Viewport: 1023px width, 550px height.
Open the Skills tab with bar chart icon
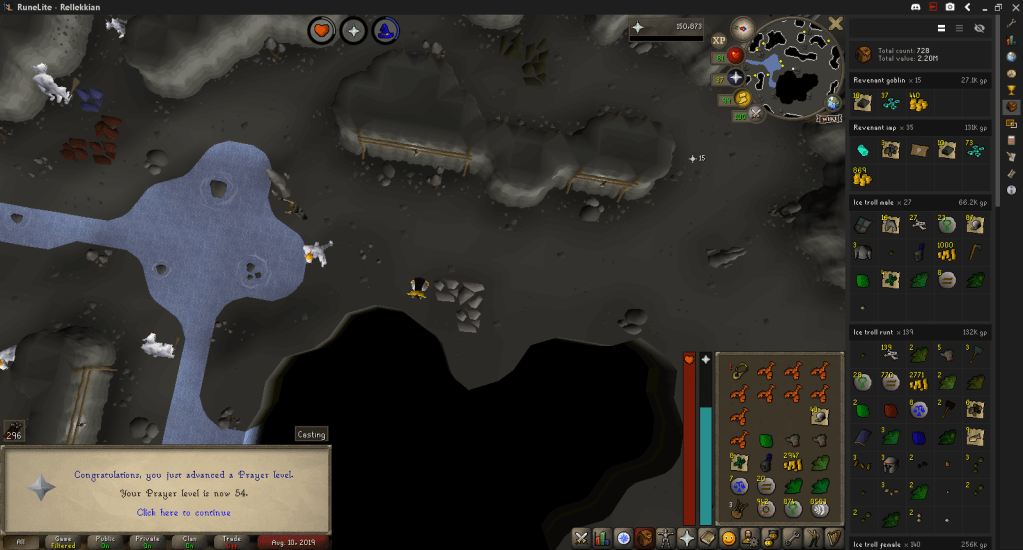[601, 538]
